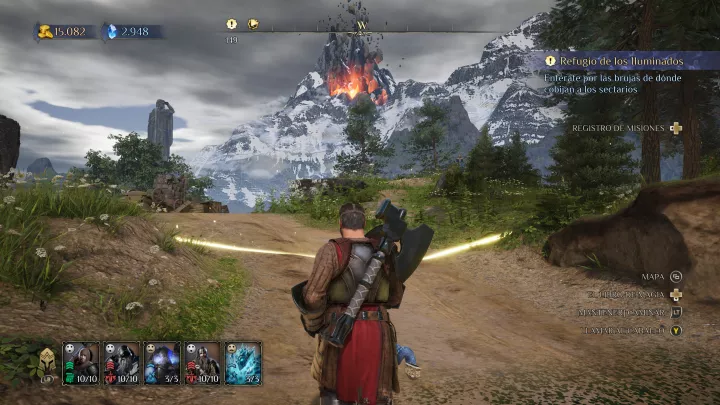Select the dark armored unit with 10/10

click(x=121, y=362)
